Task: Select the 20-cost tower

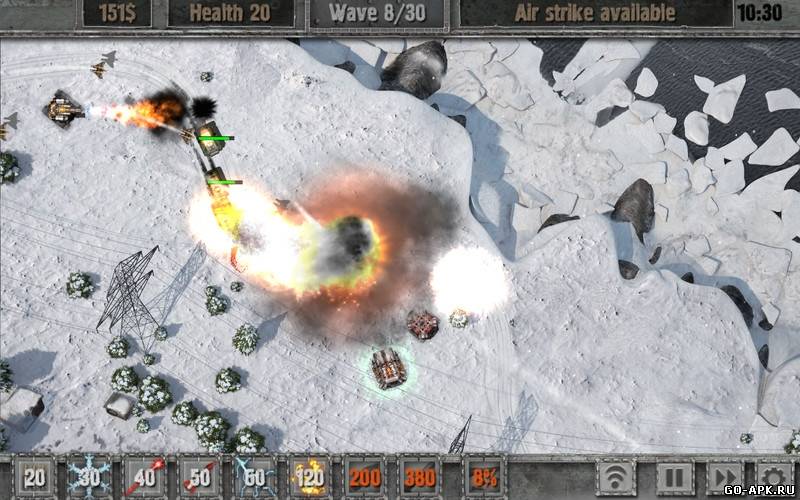Action: pyautogui.click(x=34, y=477)
